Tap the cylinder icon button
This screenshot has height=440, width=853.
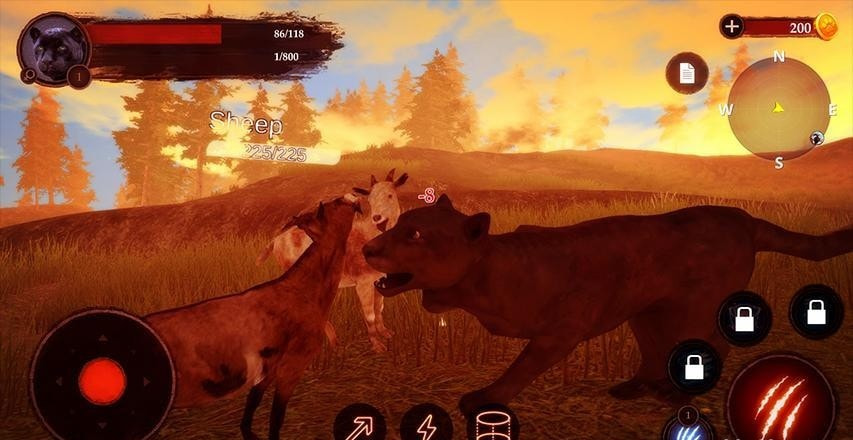[493, 425]
